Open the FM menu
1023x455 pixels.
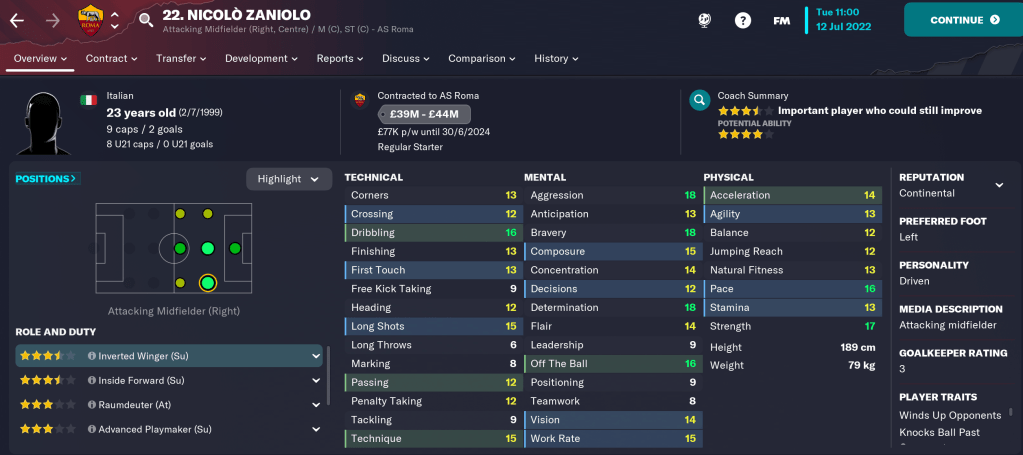click(x=781, y=20)
